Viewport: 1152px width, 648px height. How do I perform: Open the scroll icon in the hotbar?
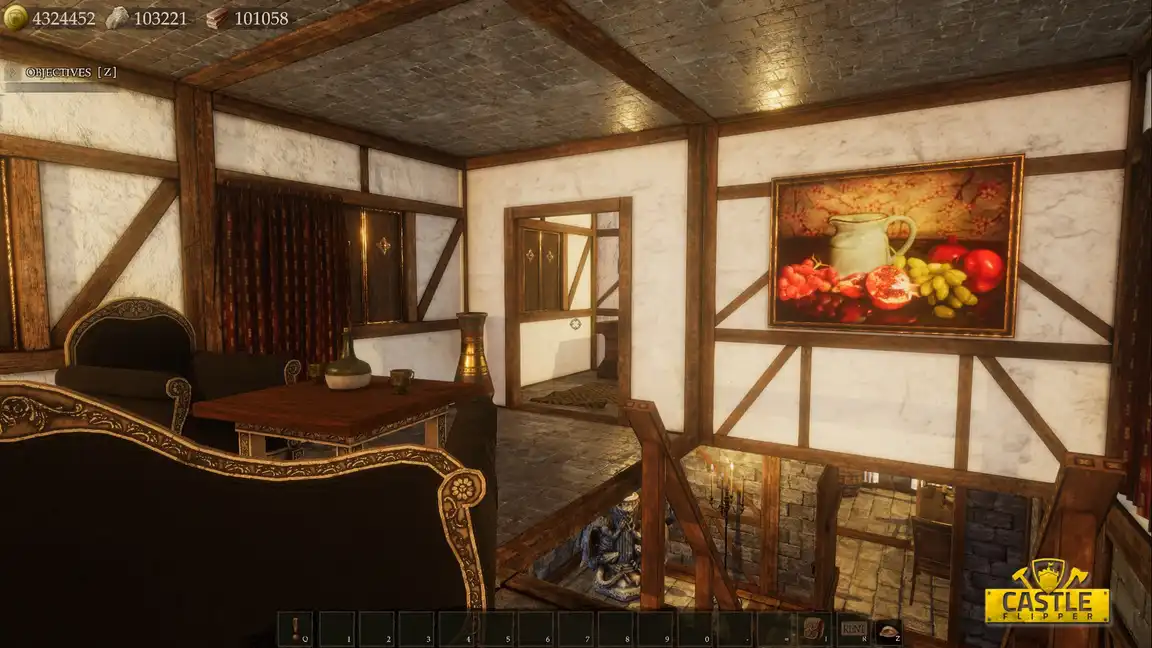point(815,629)
